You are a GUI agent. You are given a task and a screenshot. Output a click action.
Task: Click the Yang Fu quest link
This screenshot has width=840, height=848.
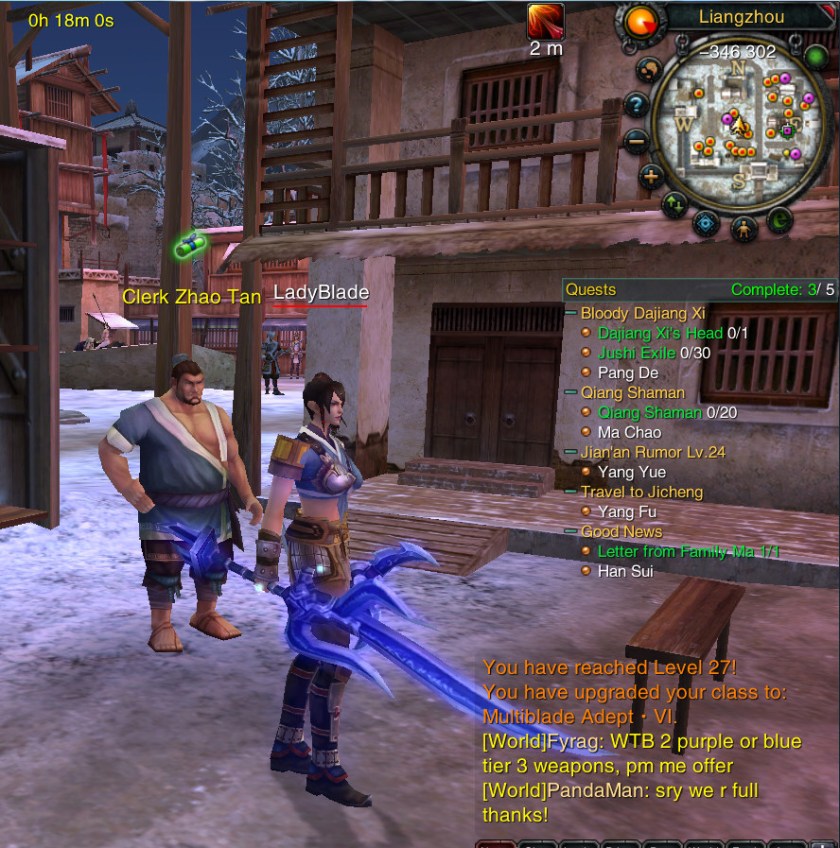tap(627, 512)
